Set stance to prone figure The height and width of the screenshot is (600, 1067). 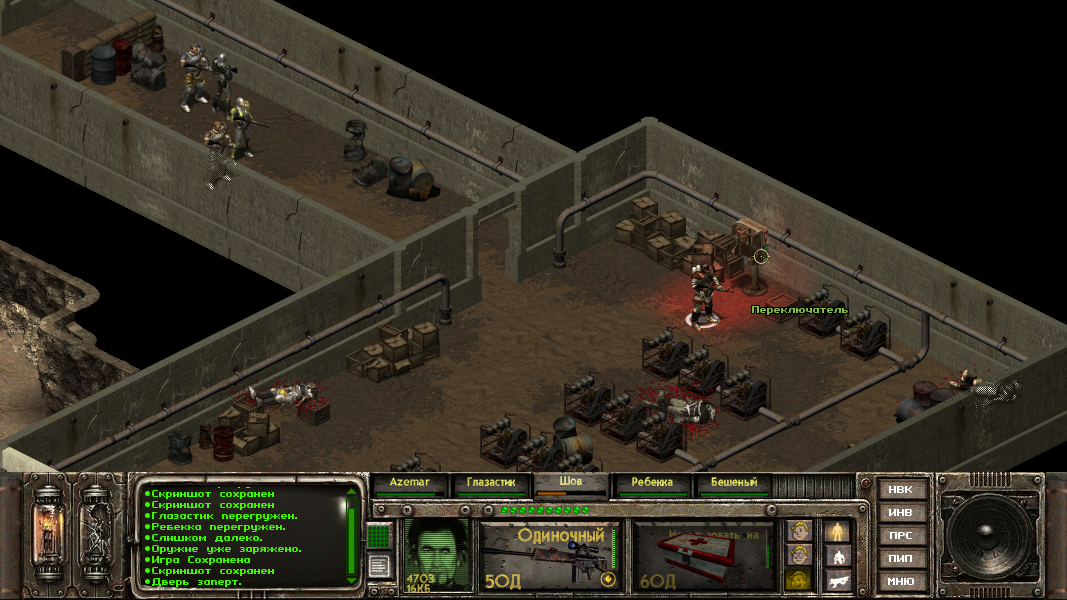pyautogui.click(x=837, y=579)
